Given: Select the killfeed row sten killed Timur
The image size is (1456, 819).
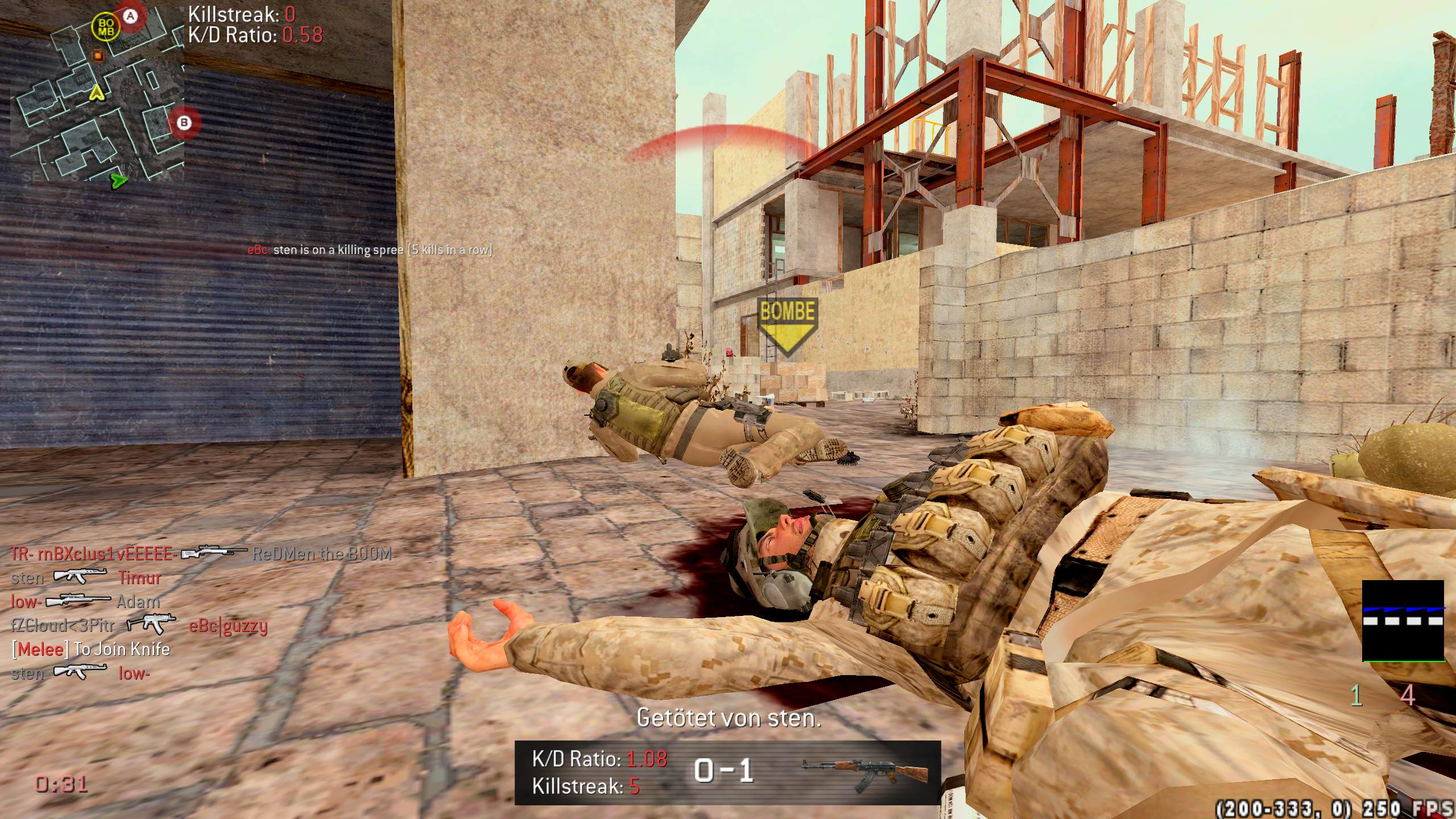Looking at the screenshot, I should pos(86,578).
